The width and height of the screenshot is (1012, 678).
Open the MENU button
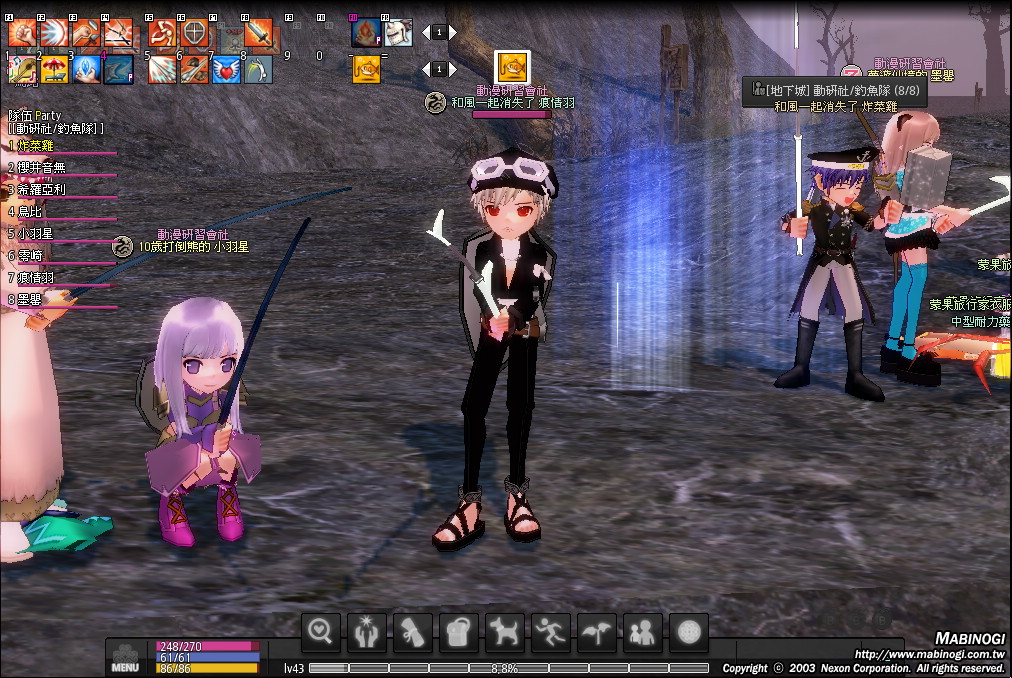[125, 659]
